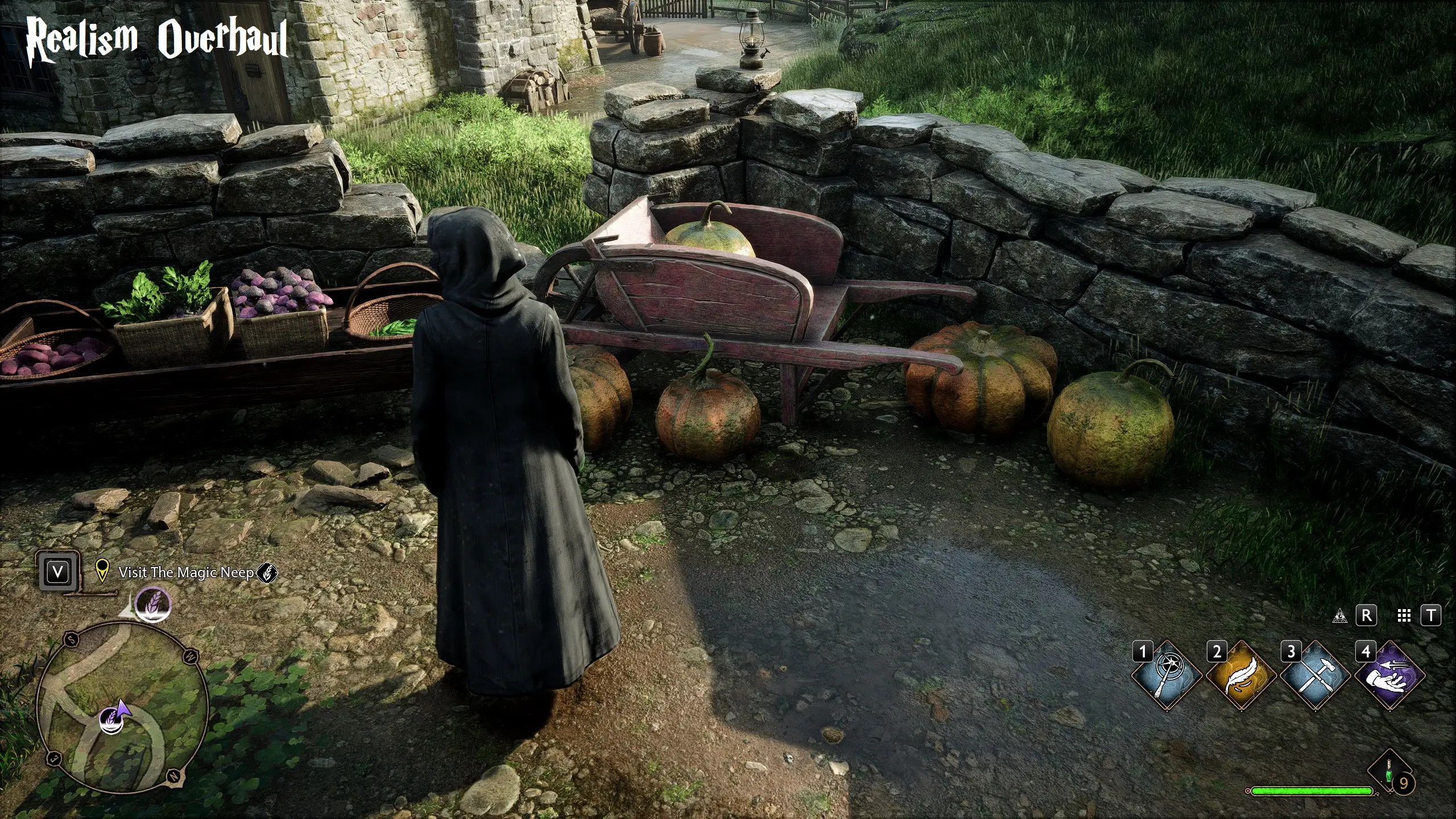Cast the feather spell in hotbar slot 2
The height and width of the screenshot is (819, 1456).
click(1242, 676)
